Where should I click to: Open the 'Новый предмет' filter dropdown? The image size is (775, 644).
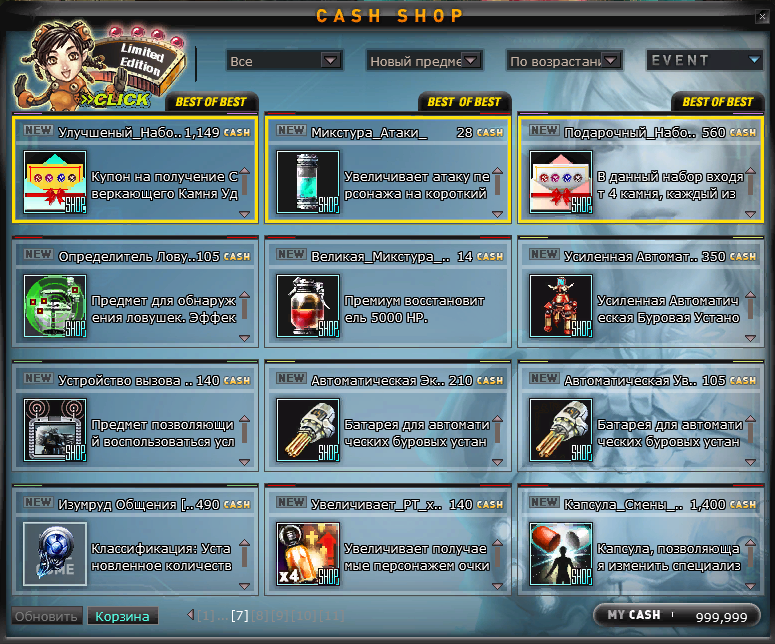[x=424, y=61]
